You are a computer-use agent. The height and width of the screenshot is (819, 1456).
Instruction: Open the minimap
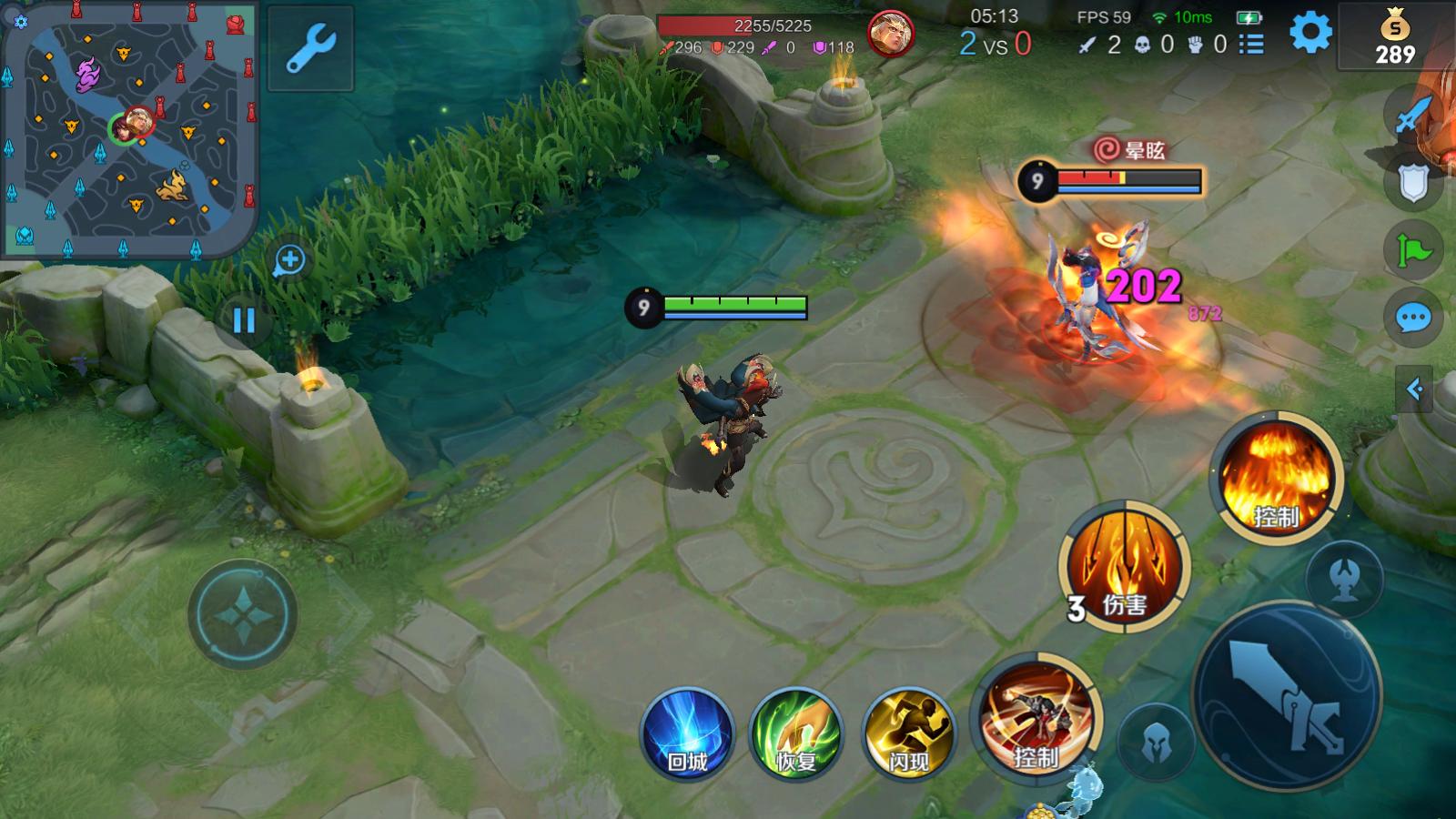(129, 129)
